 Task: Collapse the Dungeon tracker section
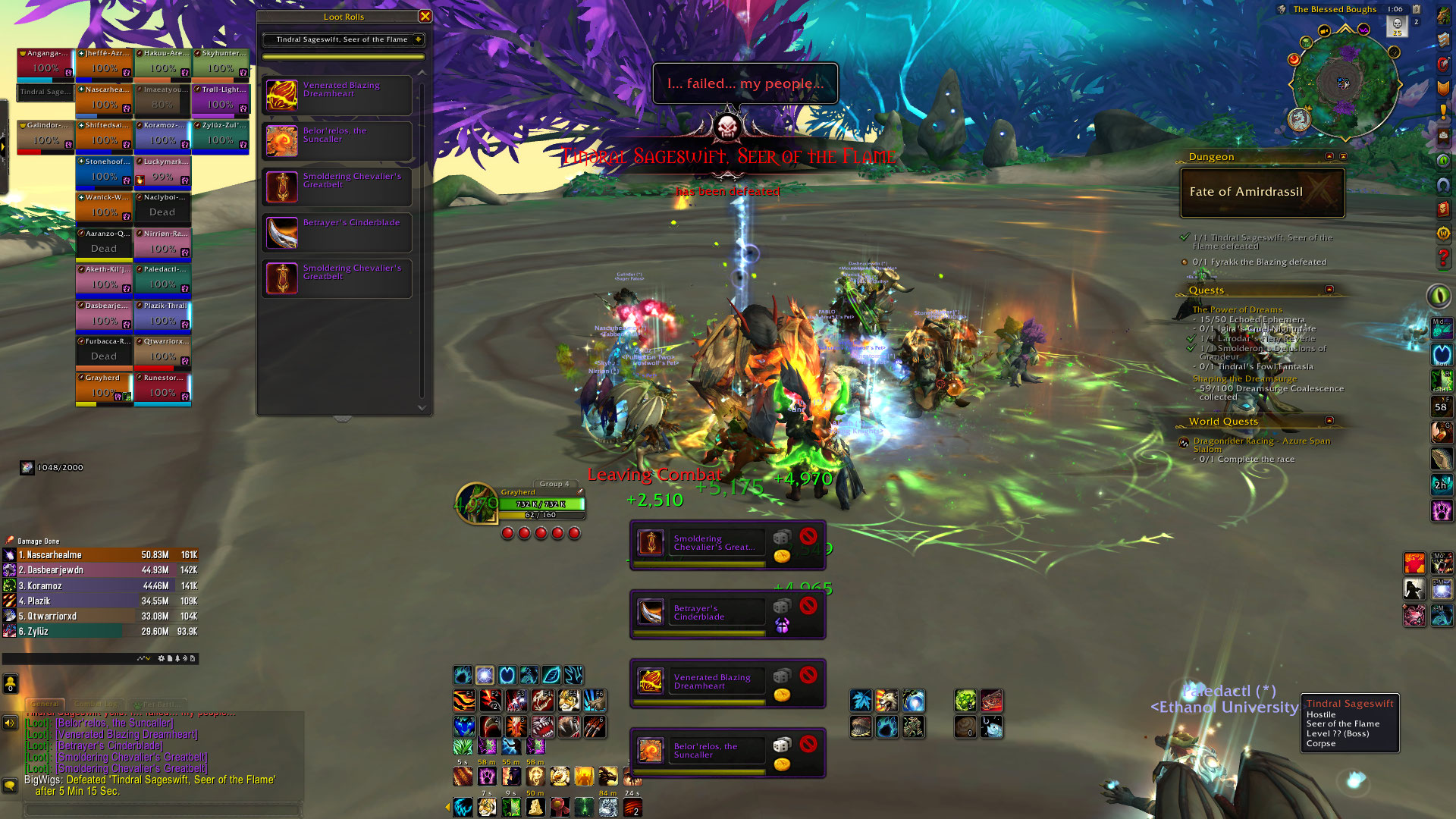(x=1329, y=156)
